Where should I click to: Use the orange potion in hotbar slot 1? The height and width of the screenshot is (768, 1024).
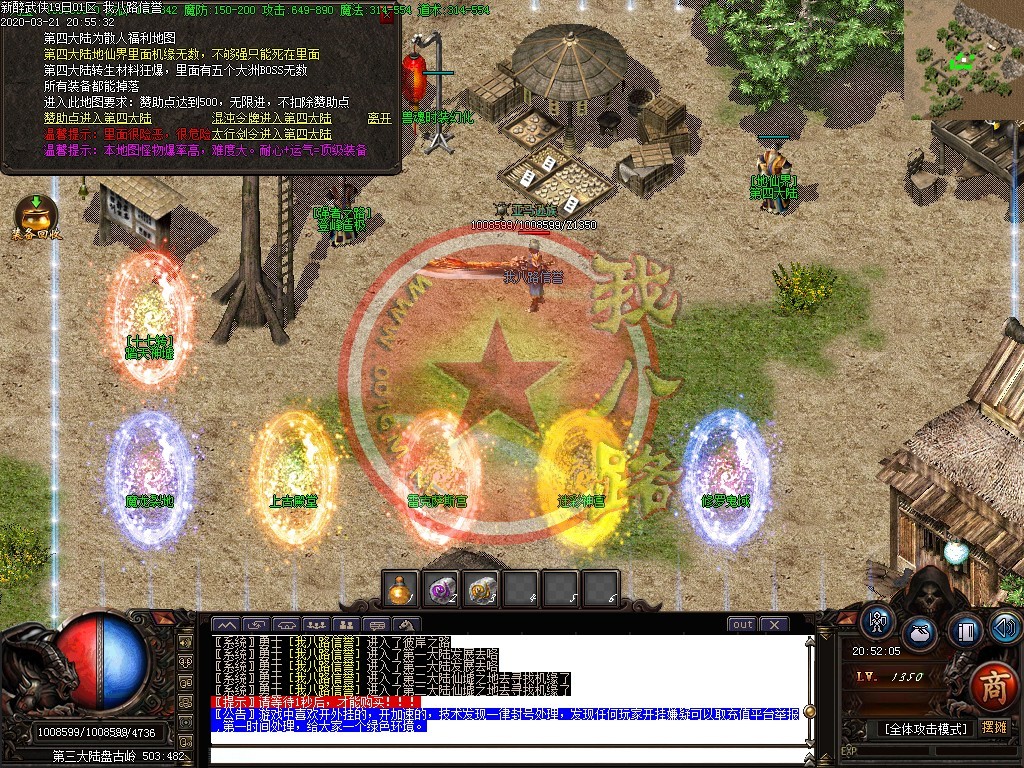click(402, 589)
